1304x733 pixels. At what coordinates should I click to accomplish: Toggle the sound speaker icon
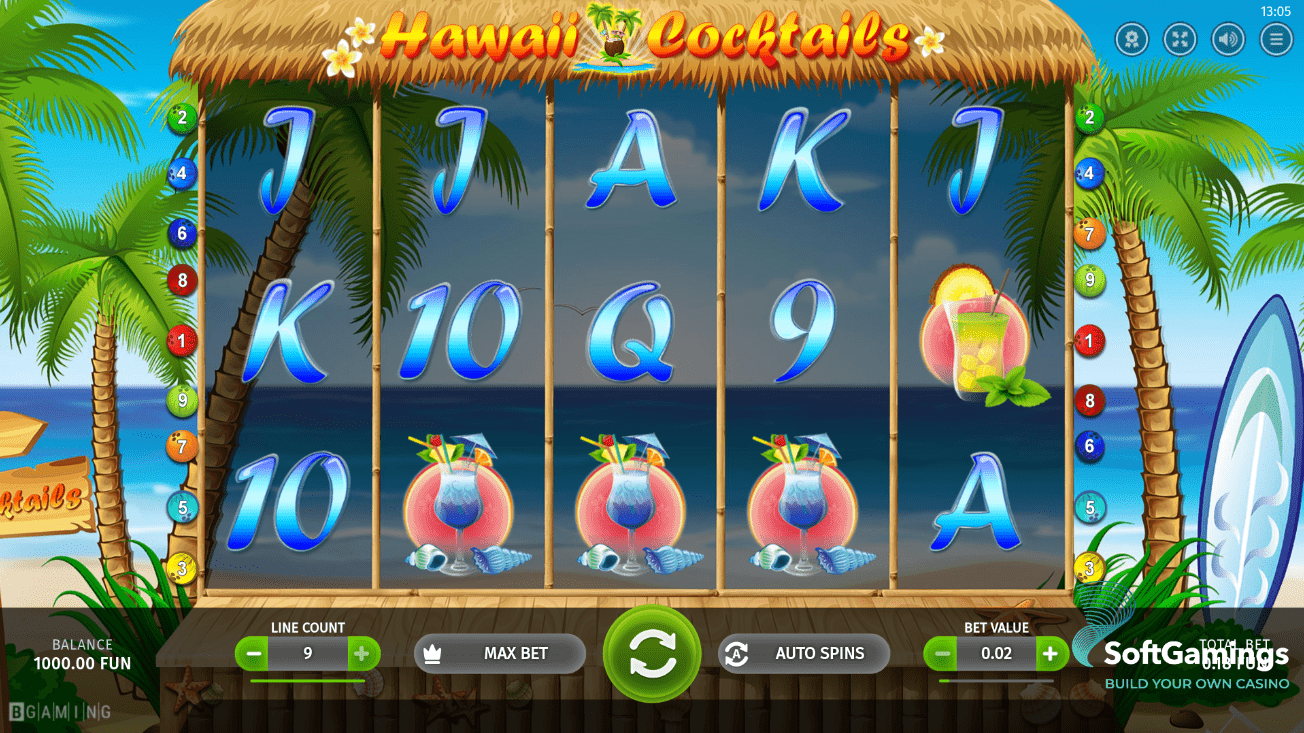1228,39
